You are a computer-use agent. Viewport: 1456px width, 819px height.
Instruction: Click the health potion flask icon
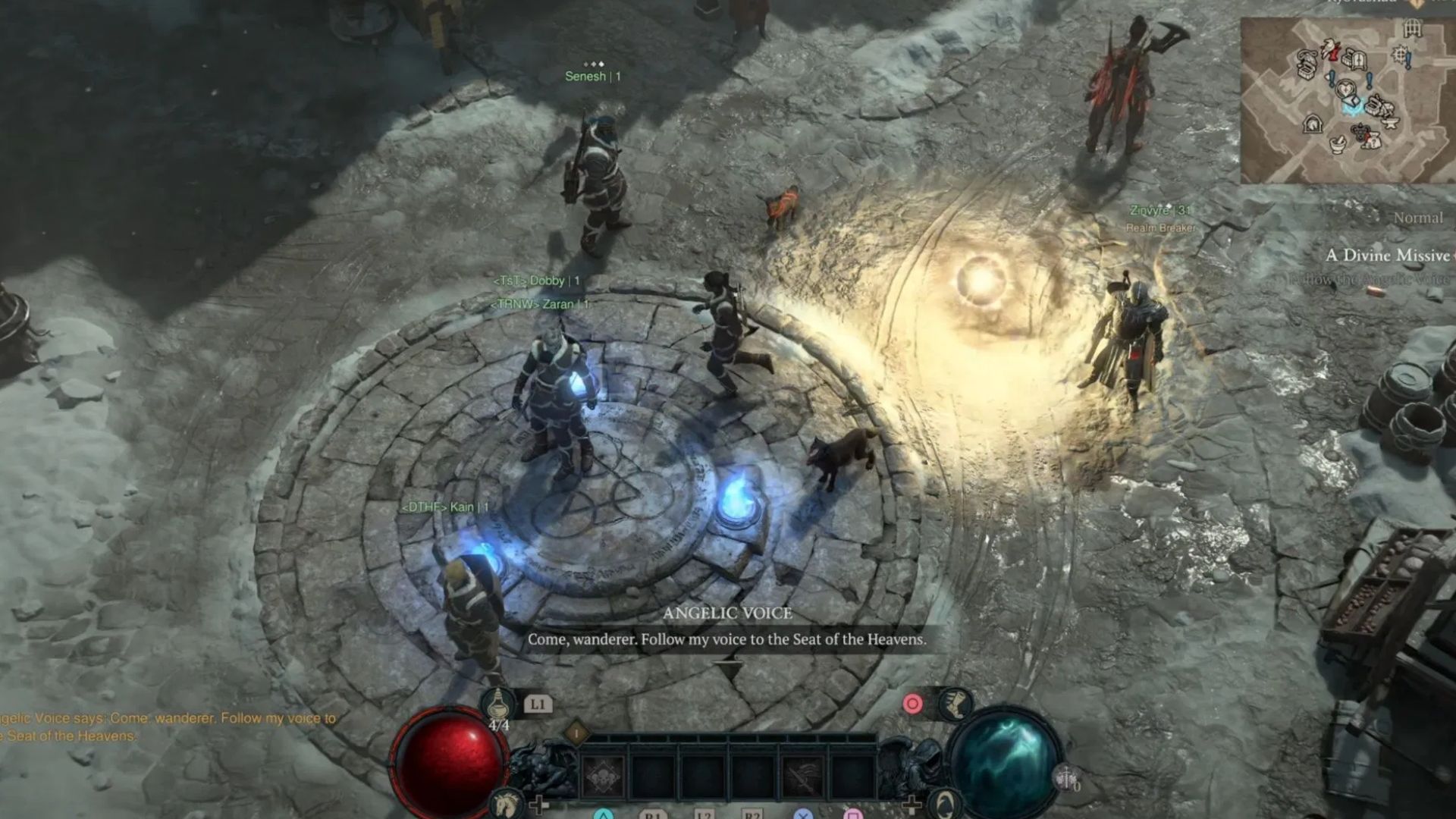(x=499, y=703)
